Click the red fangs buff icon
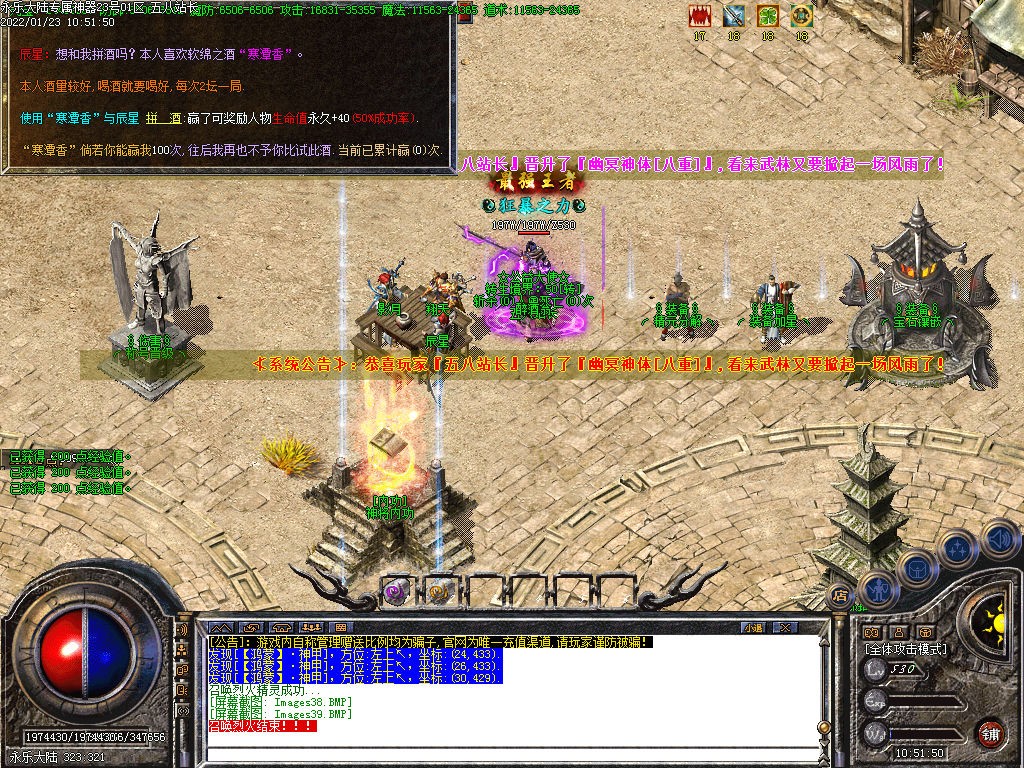Viewport: 1024px width, 768px height. 700,16
